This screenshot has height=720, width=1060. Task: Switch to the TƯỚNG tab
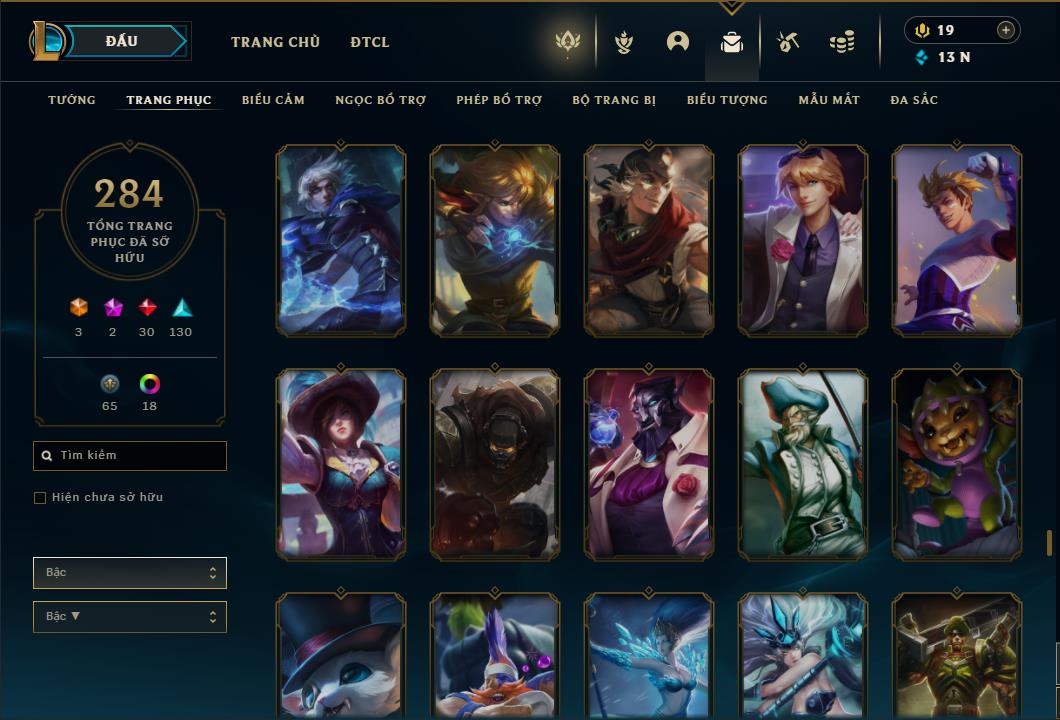click(72, 100)
